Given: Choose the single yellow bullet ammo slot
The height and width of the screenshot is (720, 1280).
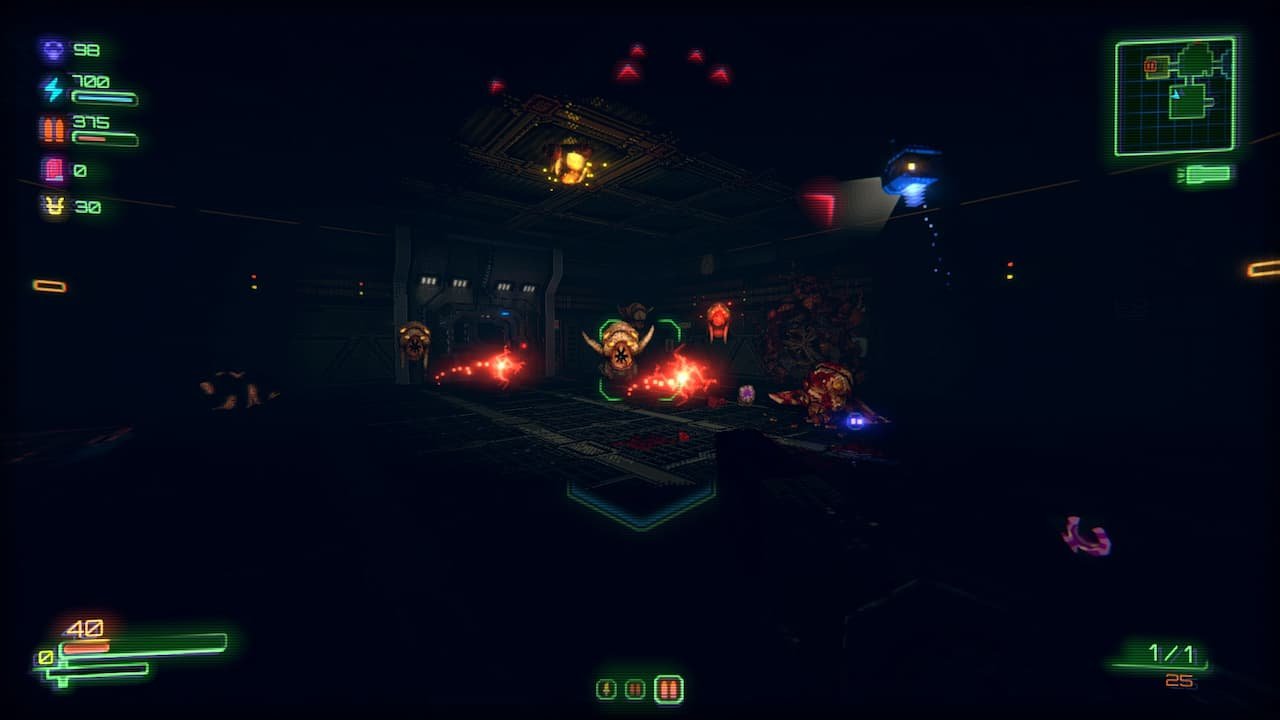Looking at the screenshot, I should [x=606, y=688].
